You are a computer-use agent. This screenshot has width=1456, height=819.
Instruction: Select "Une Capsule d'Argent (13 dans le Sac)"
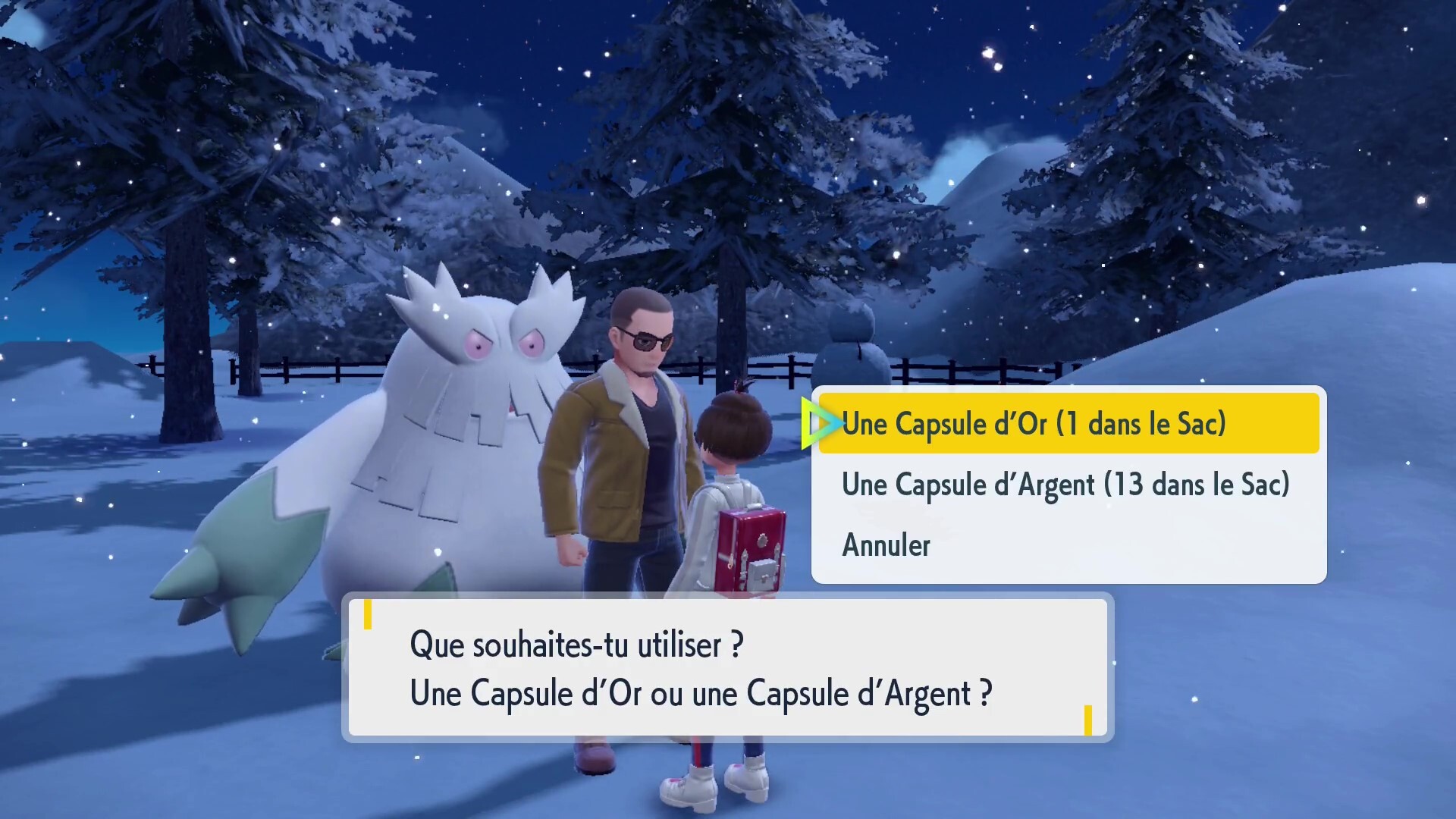pyautogui.click(x=1065, y=485)
